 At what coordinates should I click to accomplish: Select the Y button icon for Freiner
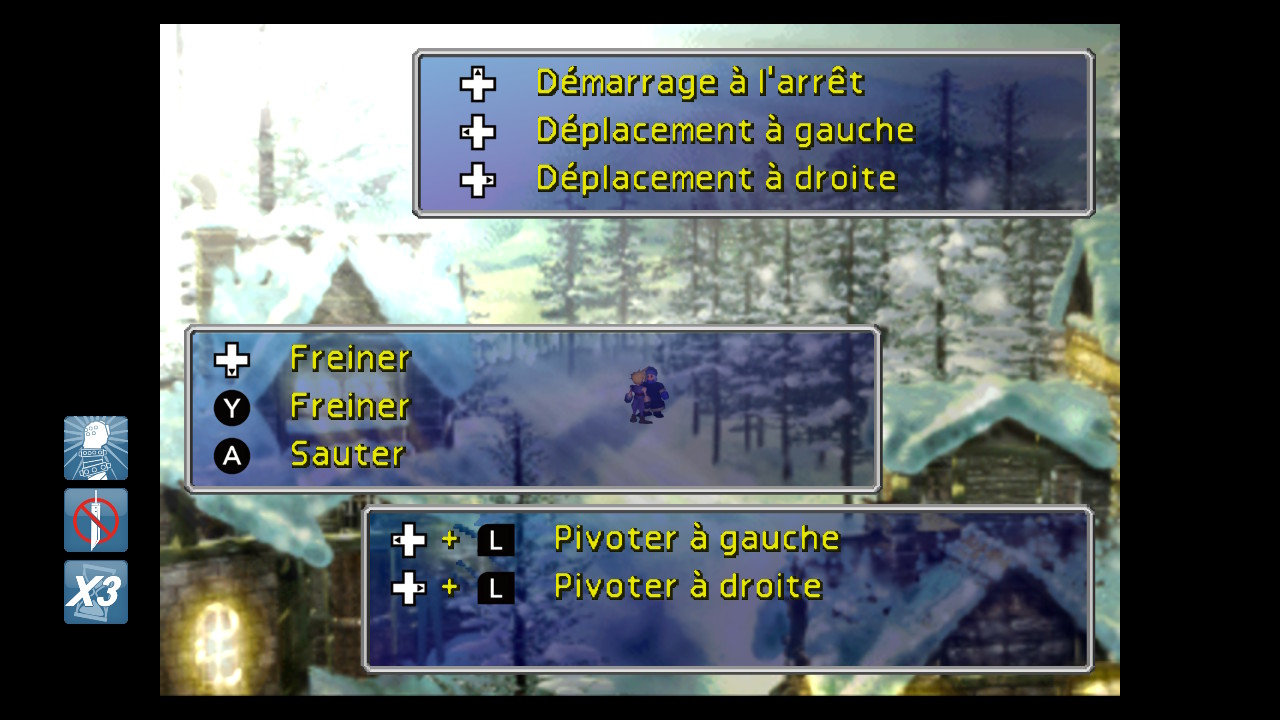pyautogui.click(x=231, y=407)
